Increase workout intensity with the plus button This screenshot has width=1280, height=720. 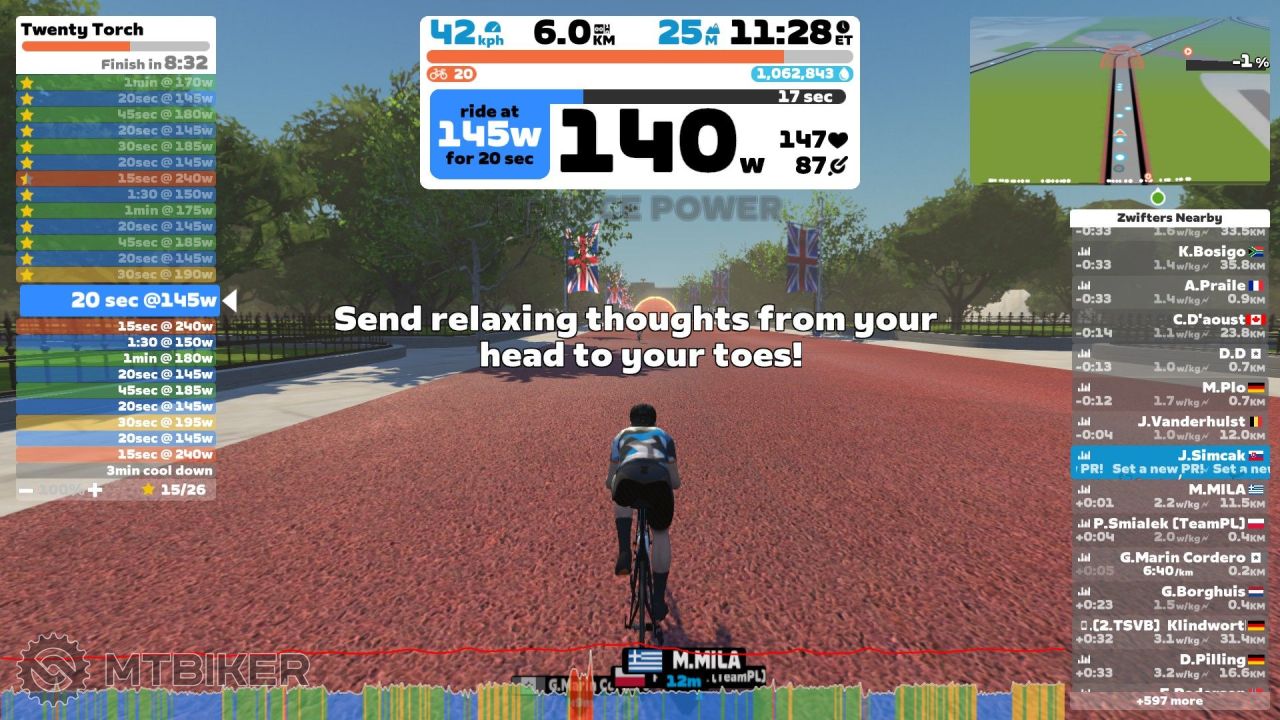pos(95,490)
